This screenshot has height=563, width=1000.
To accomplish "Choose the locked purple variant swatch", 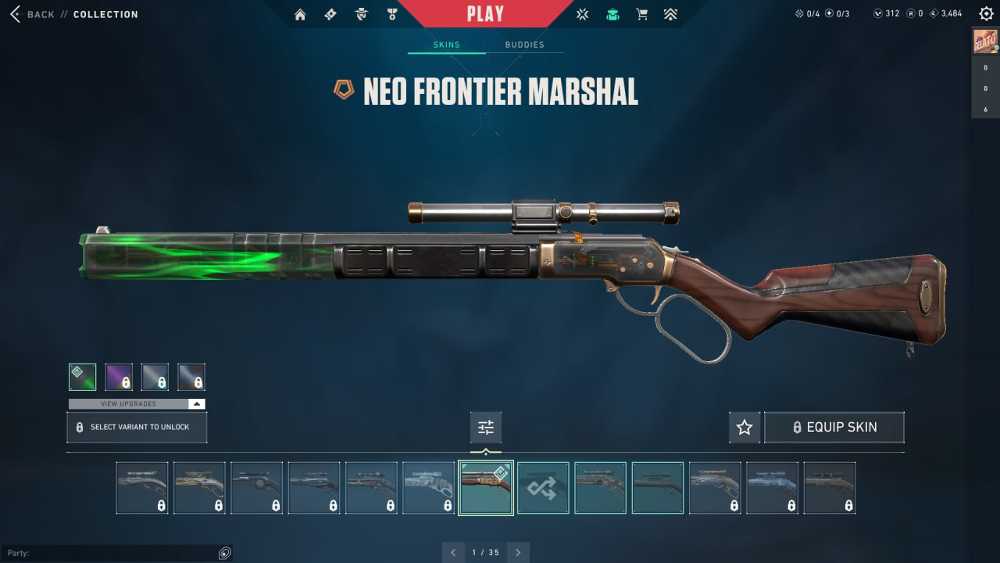I will (x=119, y=377).
